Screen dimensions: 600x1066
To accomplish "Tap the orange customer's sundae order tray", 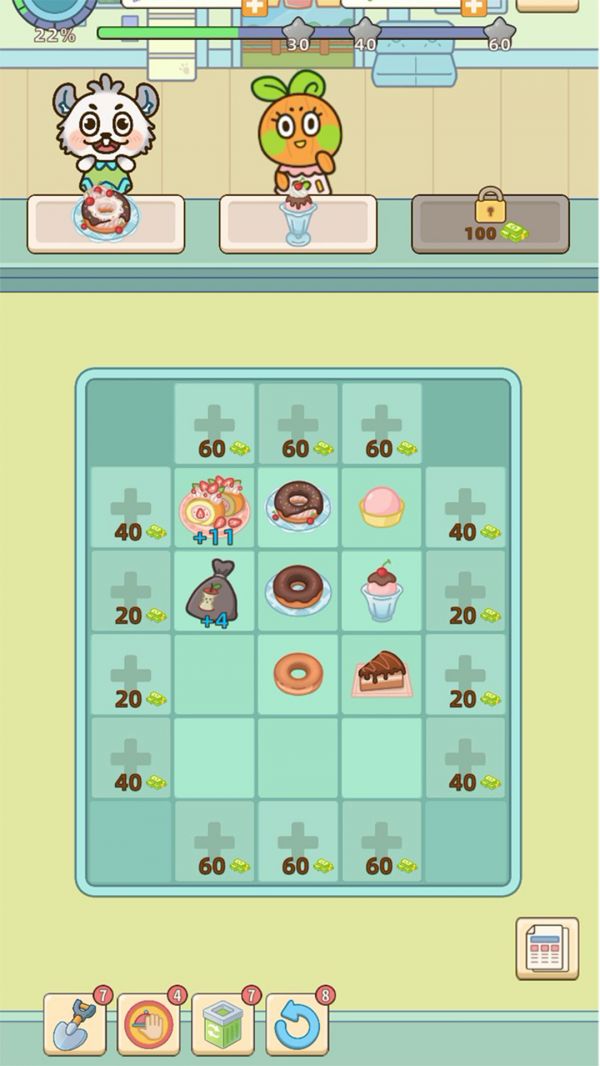I will [298, 223].
